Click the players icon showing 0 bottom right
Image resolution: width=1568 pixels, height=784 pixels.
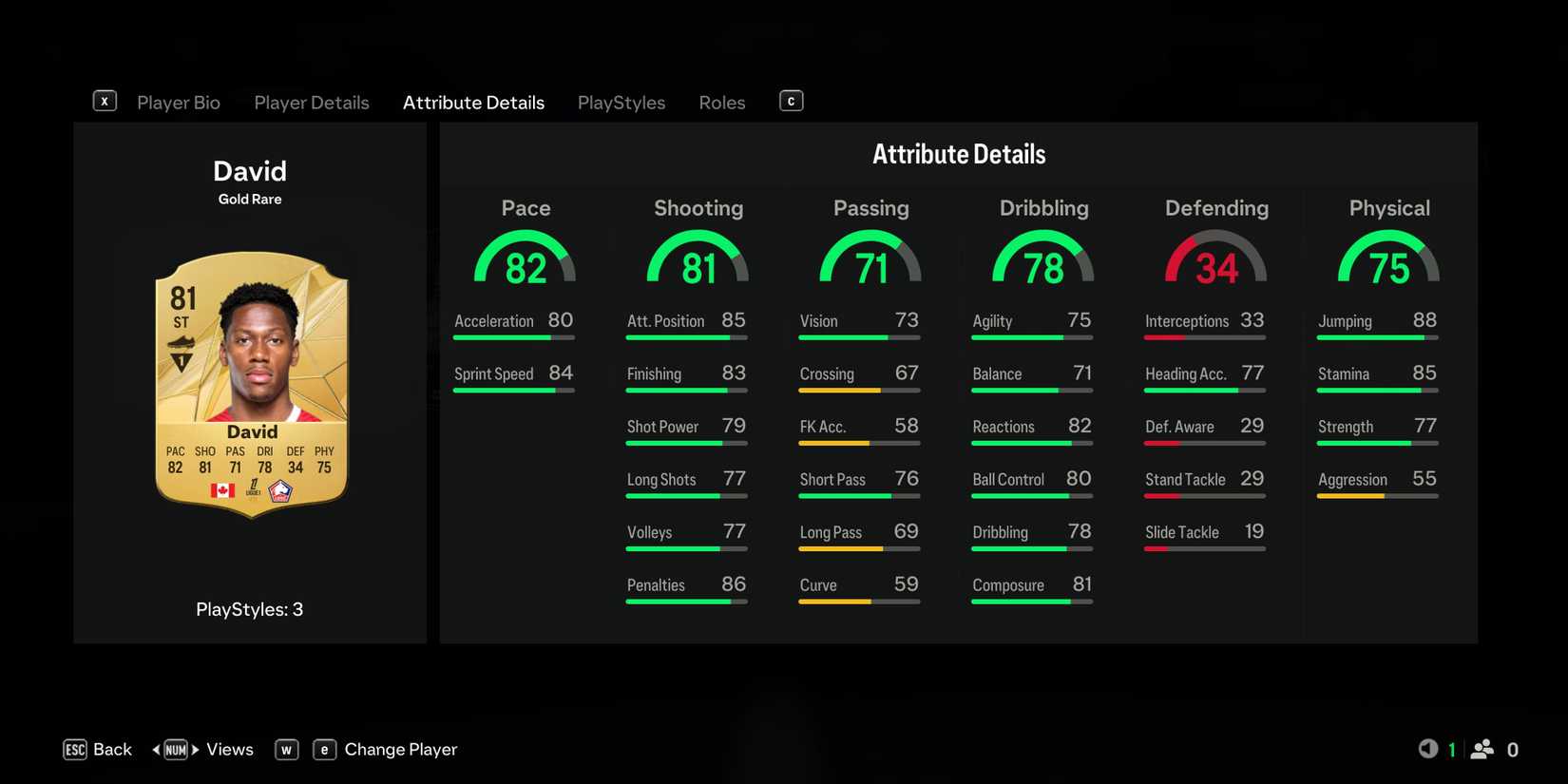point(1482,750)
